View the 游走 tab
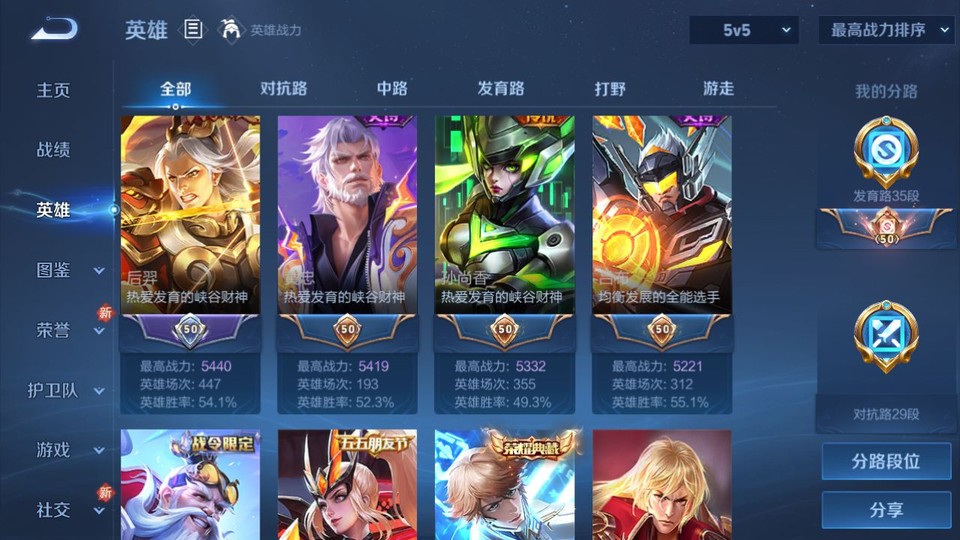 click(718, 88)
